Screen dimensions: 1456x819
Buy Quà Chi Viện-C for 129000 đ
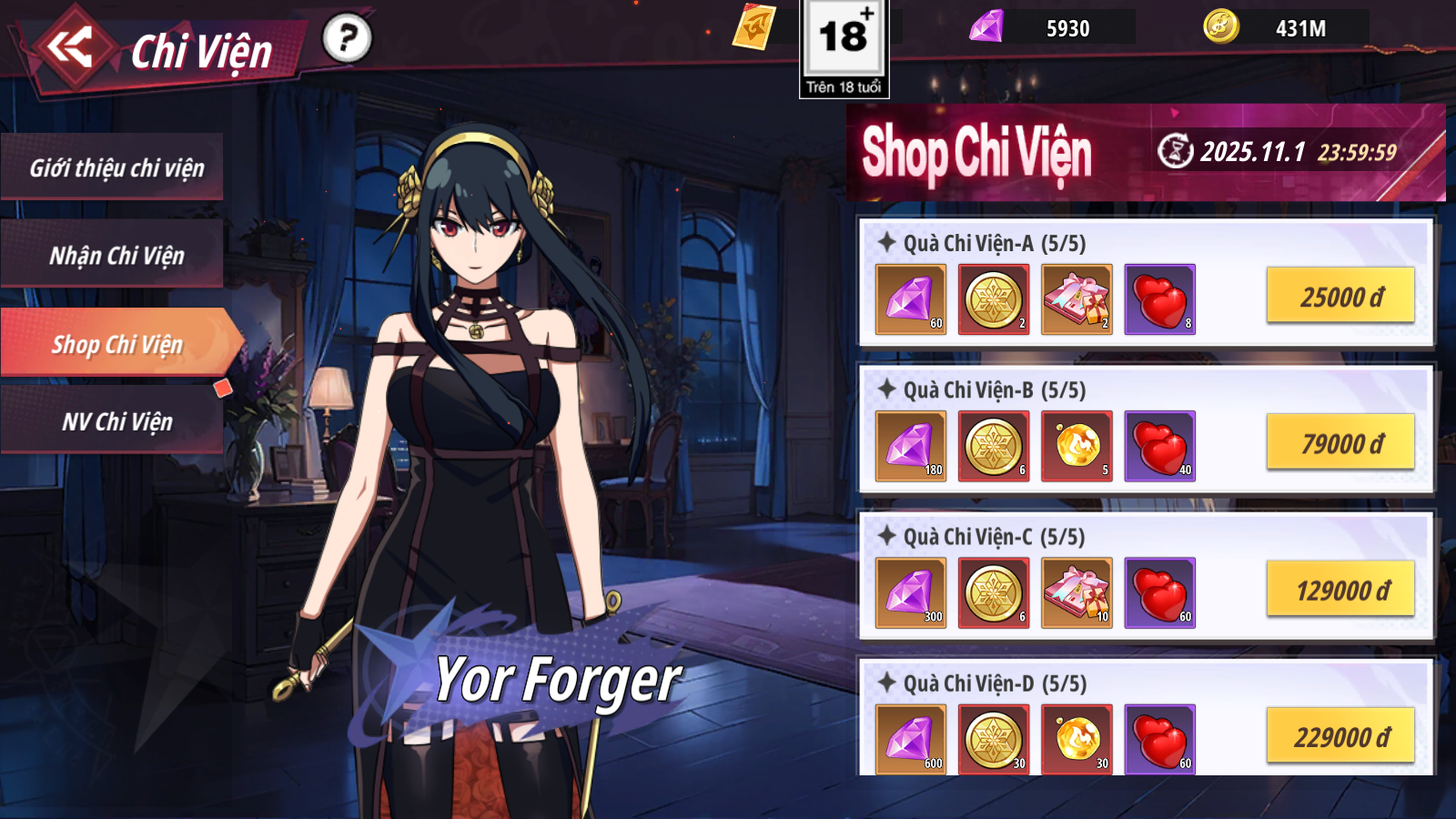coord(1341,591)
